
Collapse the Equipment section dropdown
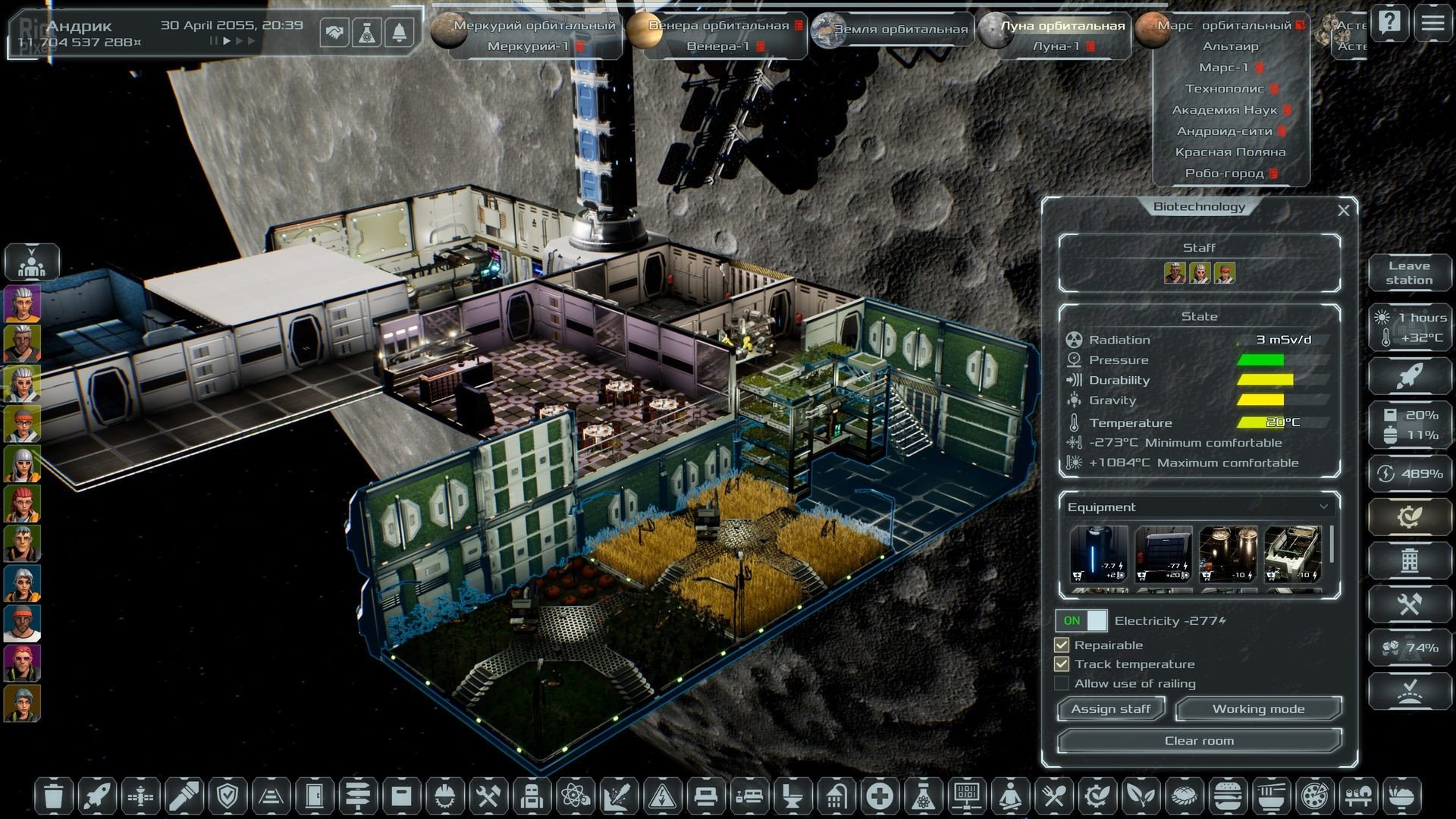tap(1323, 507)
